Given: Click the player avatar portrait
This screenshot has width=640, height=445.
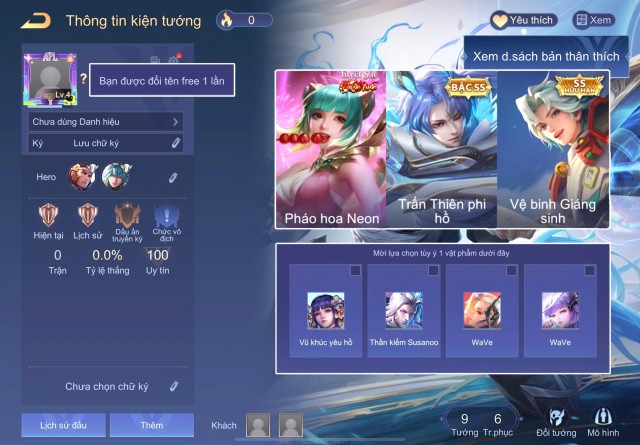Looking at the screenshot, I should [x=48, y=80].
